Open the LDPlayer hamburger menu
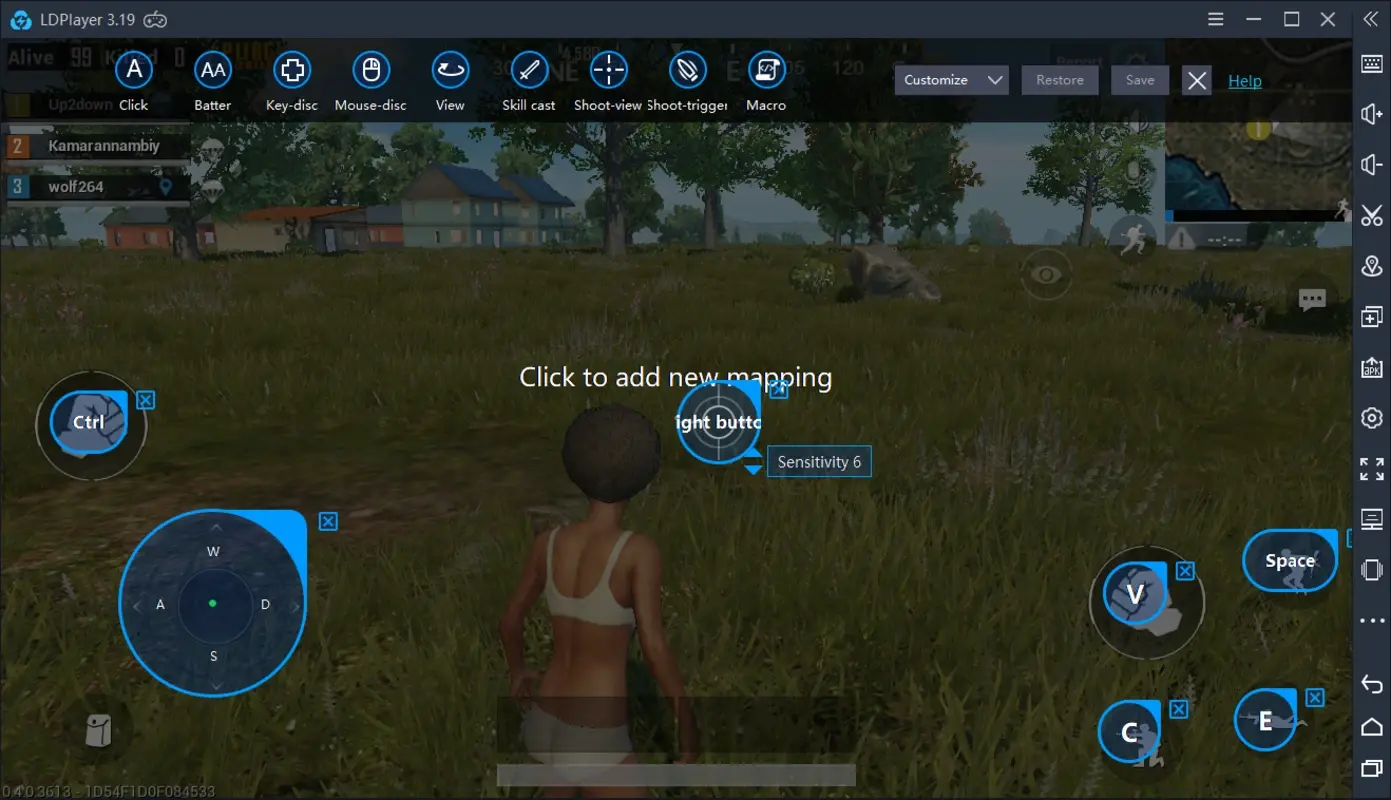The width and height of the screenshot is (1391, 800). pyautogui.click(x=1214, y=18)
